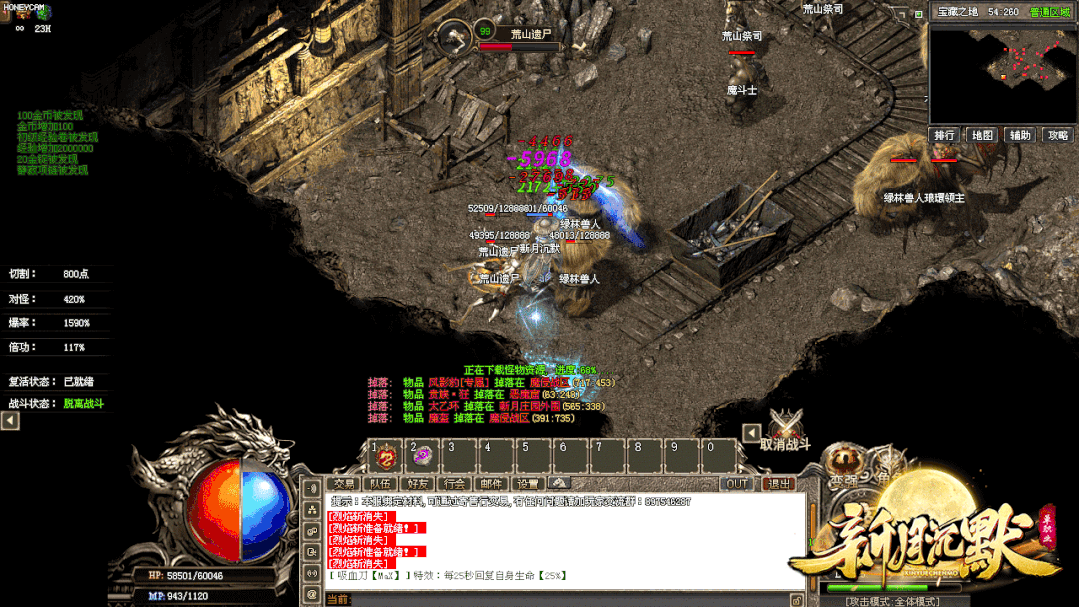Show the 好友 friends list
This screenshot has height=607, width=1079.
(418, 484)
